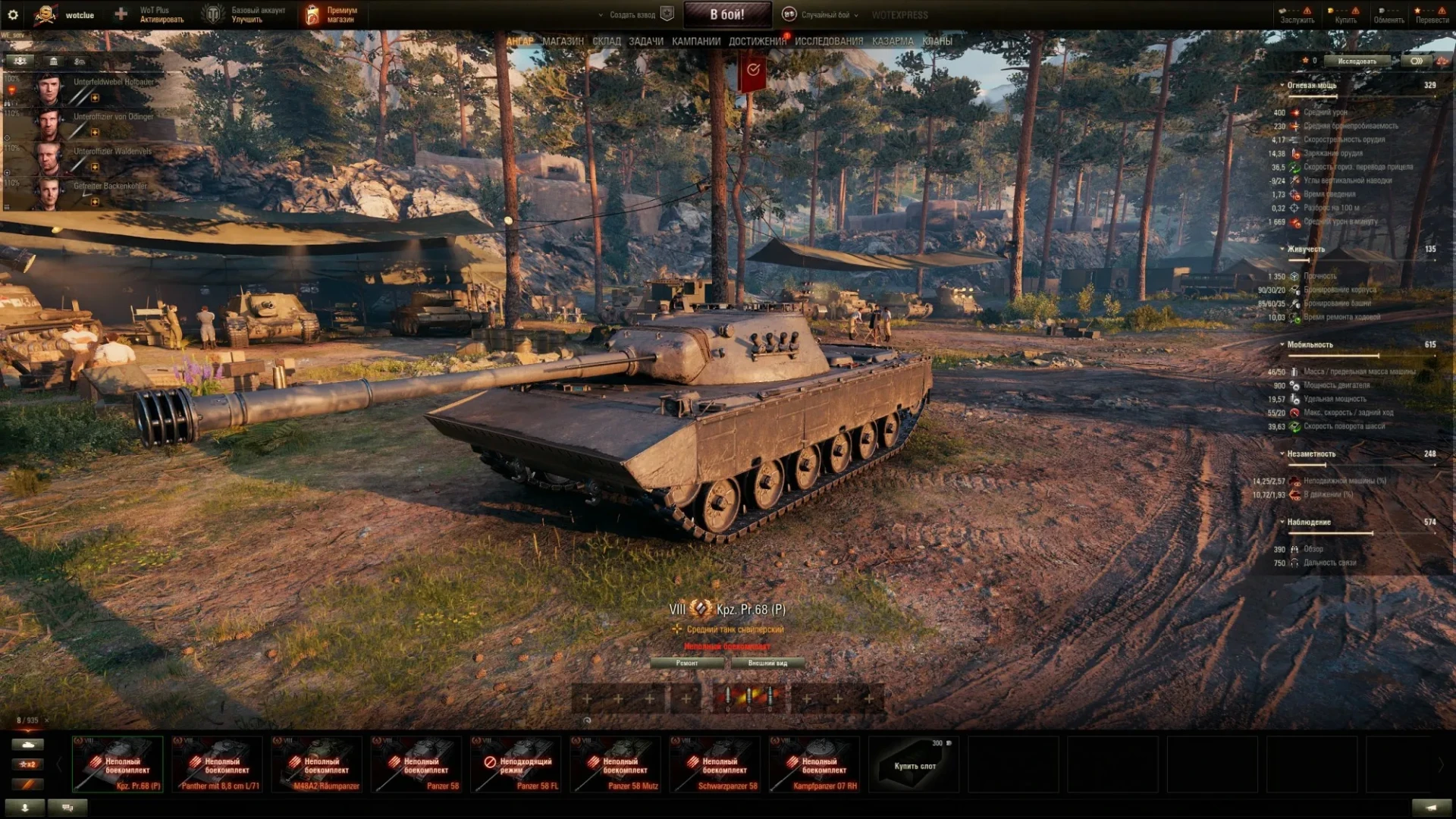This screenshot has width=1456, height=819.
Task: Open the ЗАДАЧИ tab
Action: [645, 41]
